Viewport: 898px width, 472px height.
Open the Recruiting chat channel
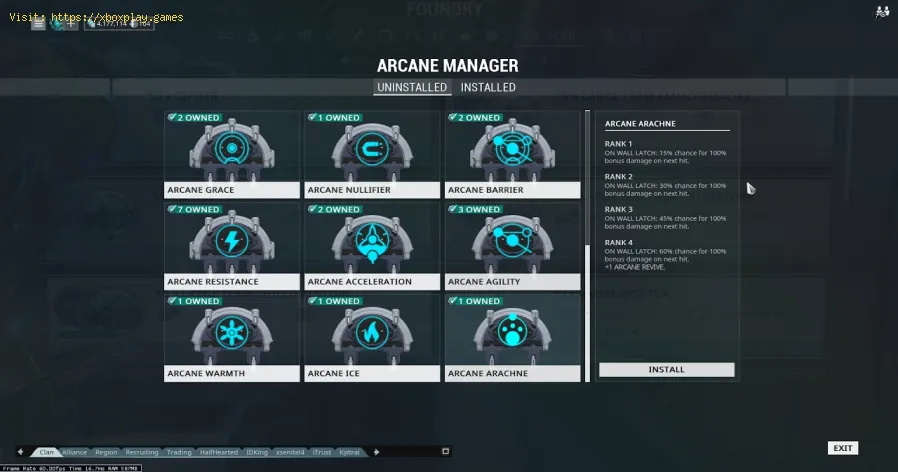141,452
